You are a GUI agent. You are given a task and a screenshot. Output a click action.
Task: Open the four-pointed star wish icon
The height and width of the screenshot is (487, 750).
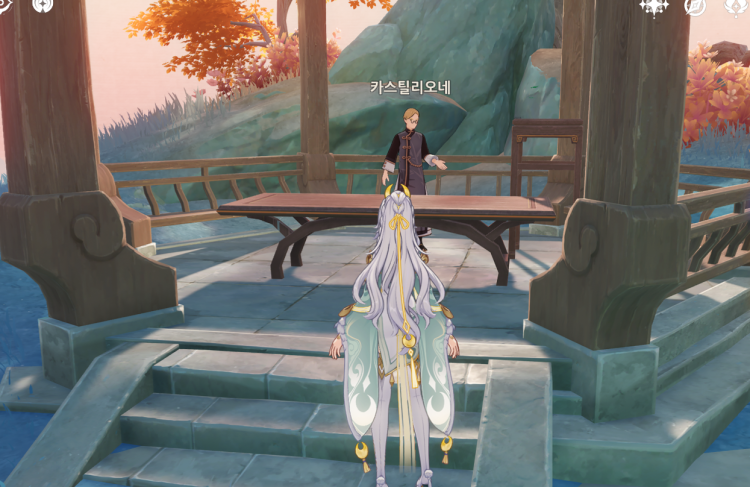pyautogui.click(x=654, y=6)
